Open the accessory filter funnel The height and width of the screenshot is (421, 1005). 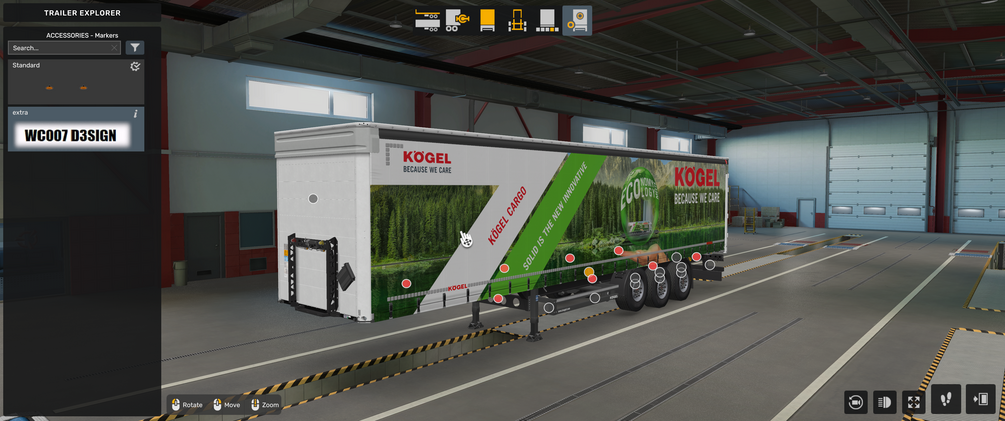135,48
